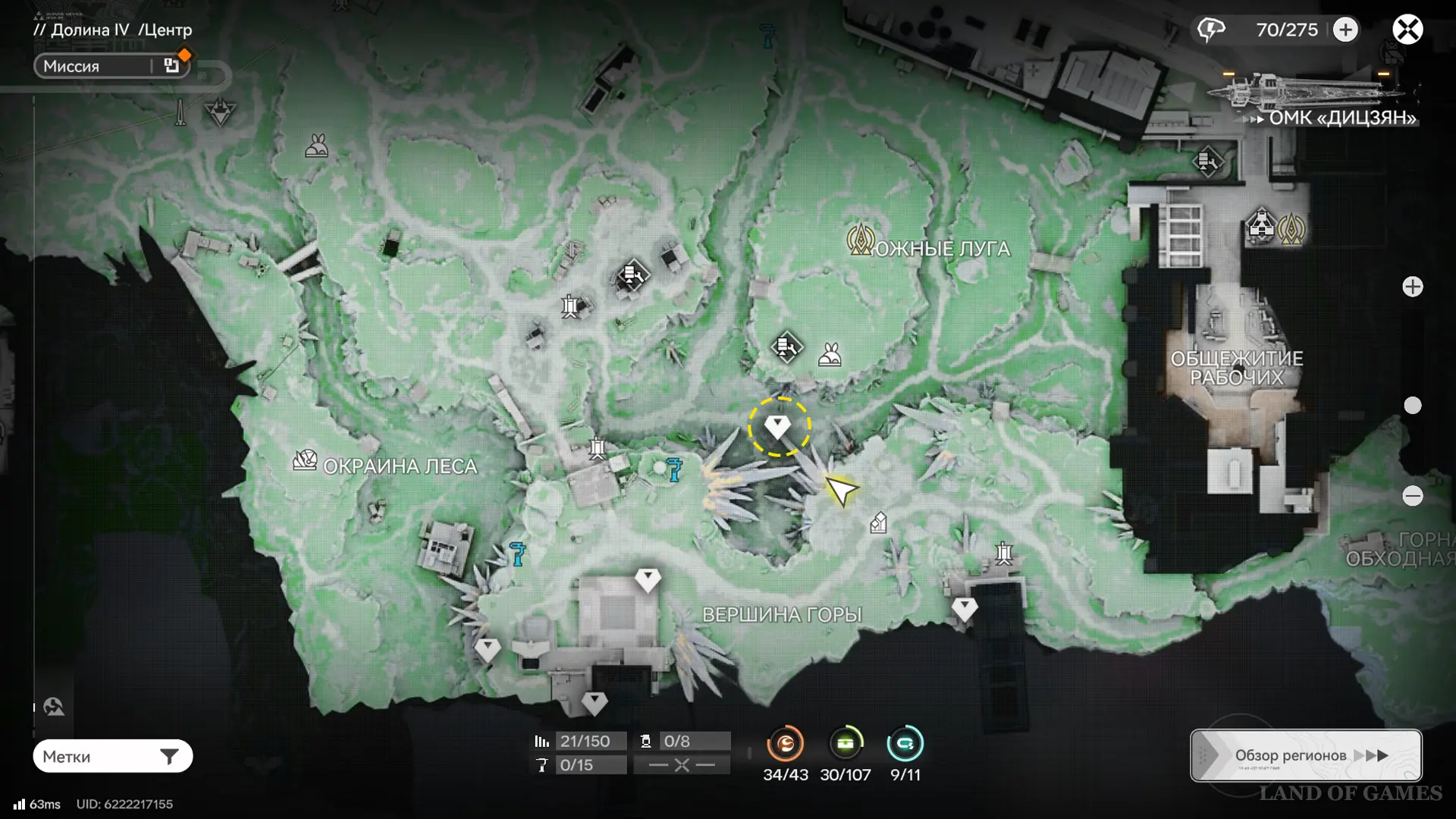This screenshot has height=819, width=1456.
Task: Select the blue key icon near Окраина Леса
Action: tap(518, 554)
